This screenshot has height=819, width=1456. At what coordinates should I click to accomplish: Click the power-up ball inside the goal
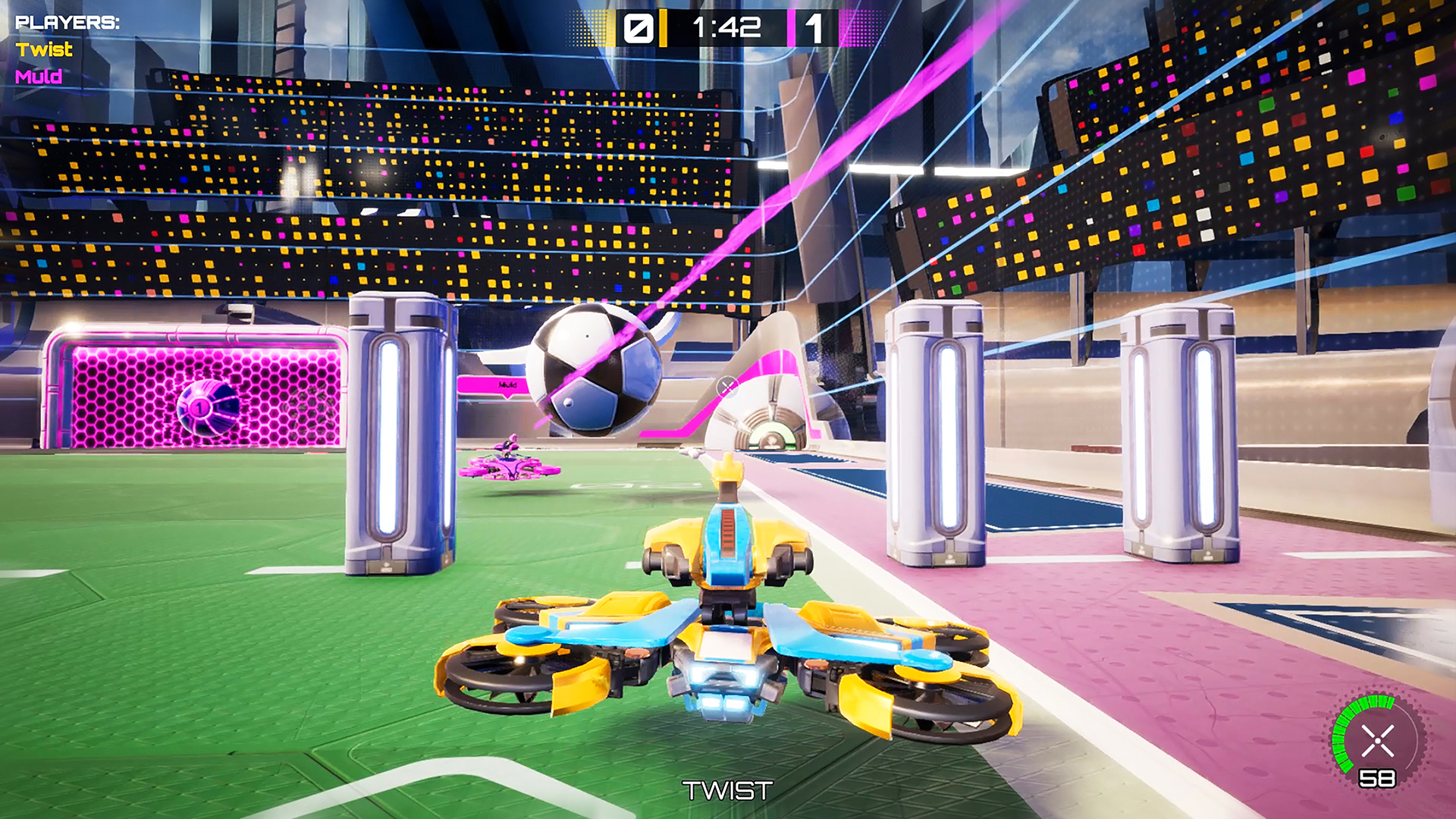(x=206, y=409)
